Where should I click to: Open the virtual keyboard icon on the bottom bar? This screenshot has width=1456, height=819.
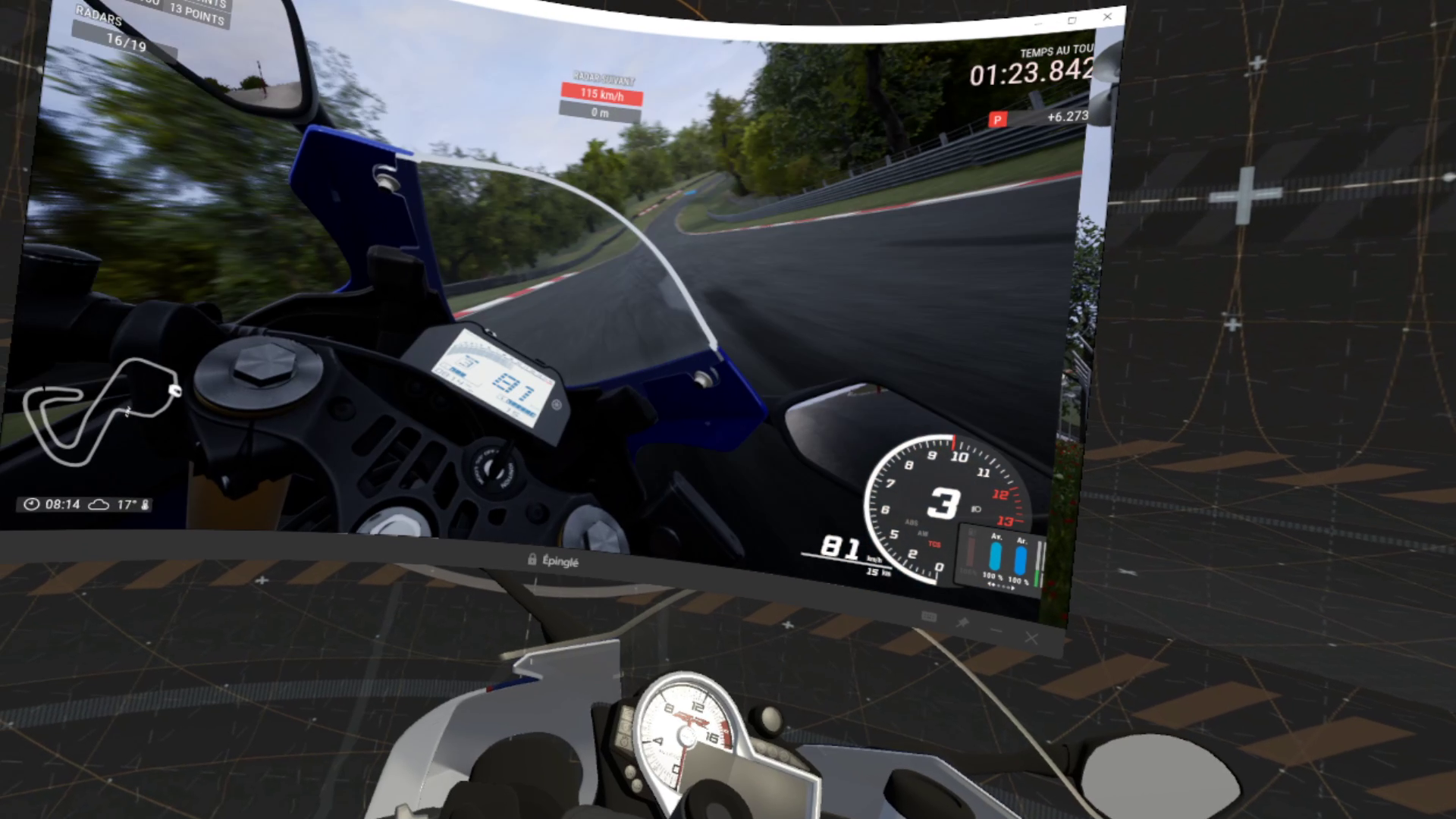coord(929,616)
